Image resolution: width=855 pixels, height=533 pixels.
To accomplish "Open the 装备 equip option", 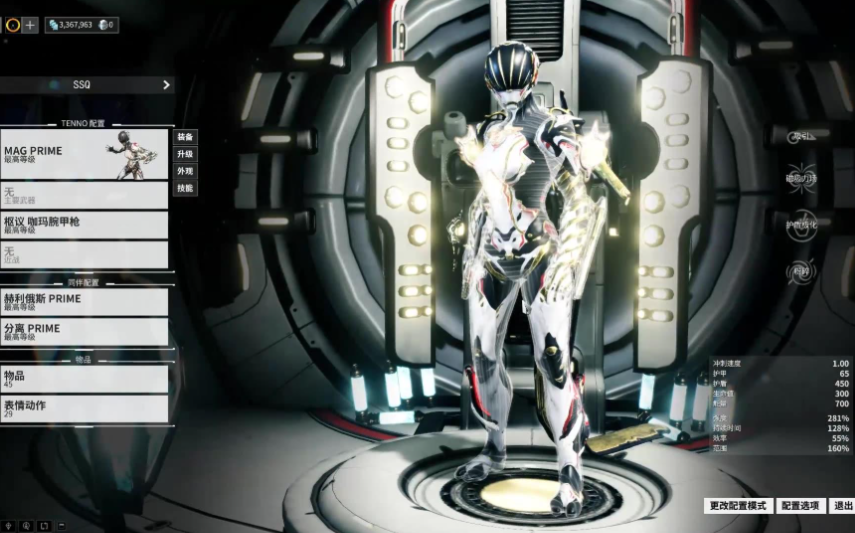I will [185, 137].
